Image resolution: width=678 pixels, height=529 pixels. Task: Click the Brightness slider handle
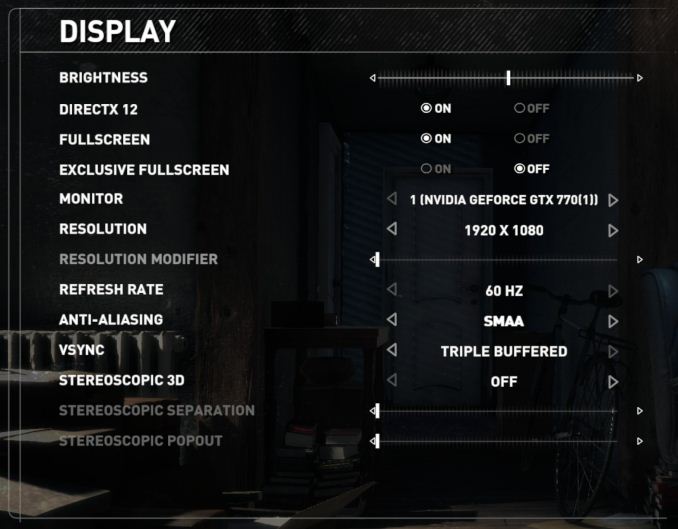click(x=508, y=77)
